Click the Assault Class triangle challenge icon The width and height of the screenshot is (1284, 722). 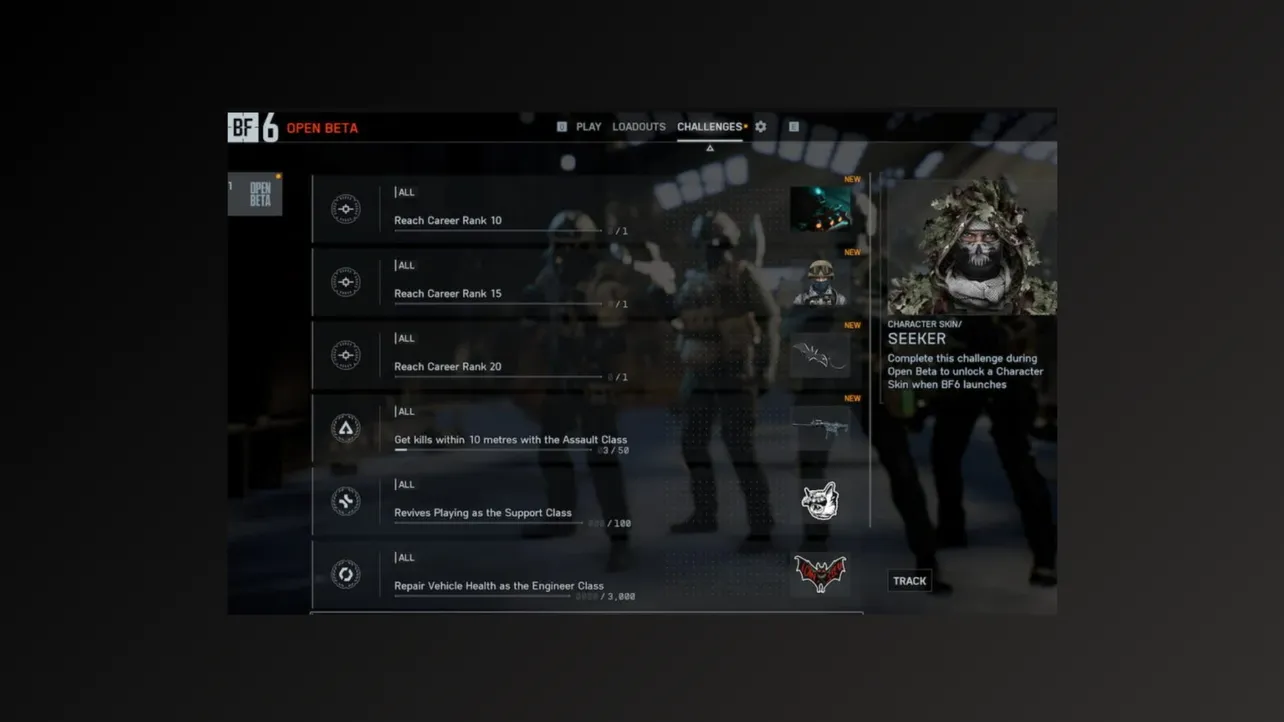pyautogui.click(x=345, y=427)
